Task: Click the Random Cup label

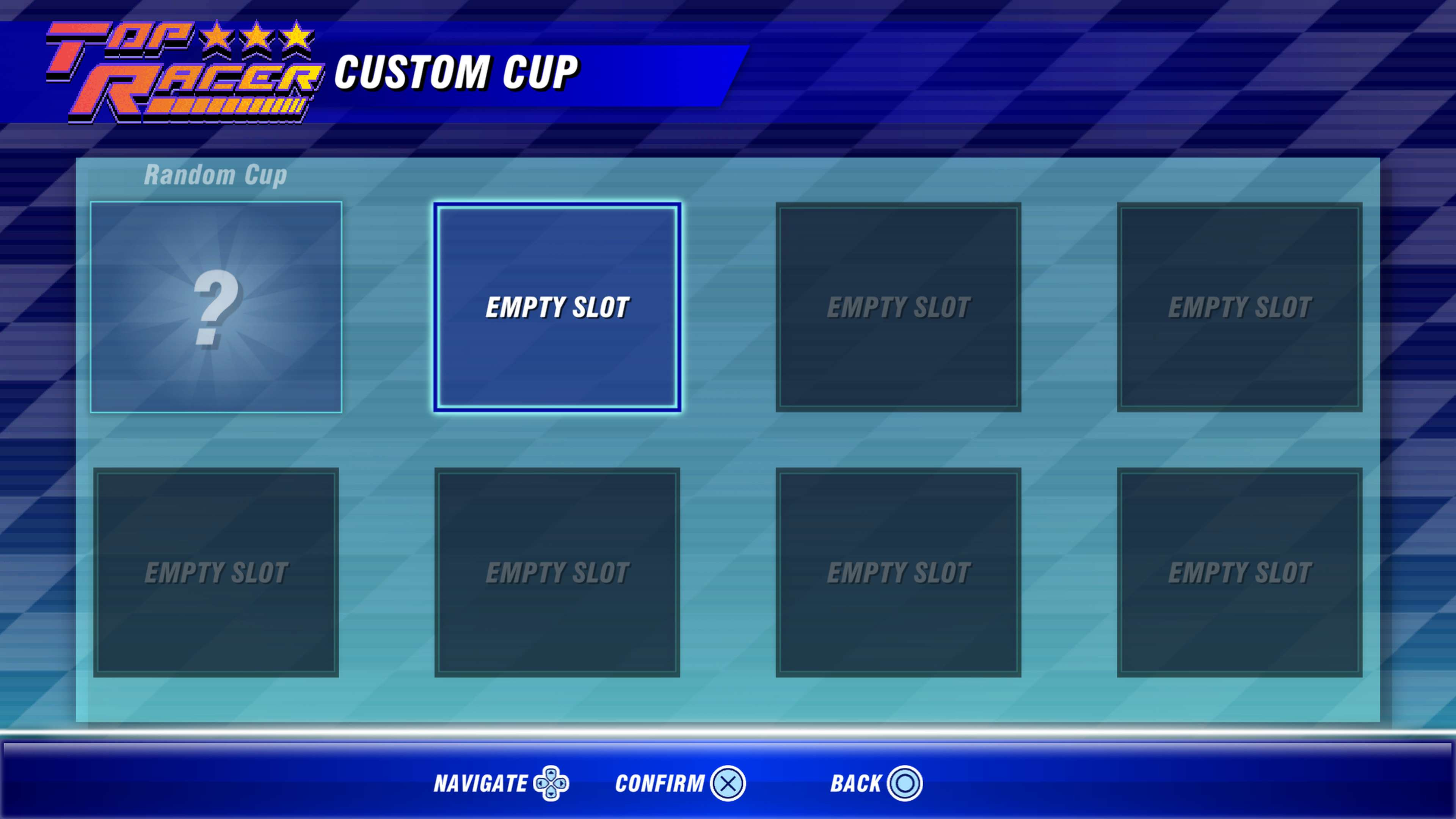Action: pyautogui.click(x=217, y=175)
